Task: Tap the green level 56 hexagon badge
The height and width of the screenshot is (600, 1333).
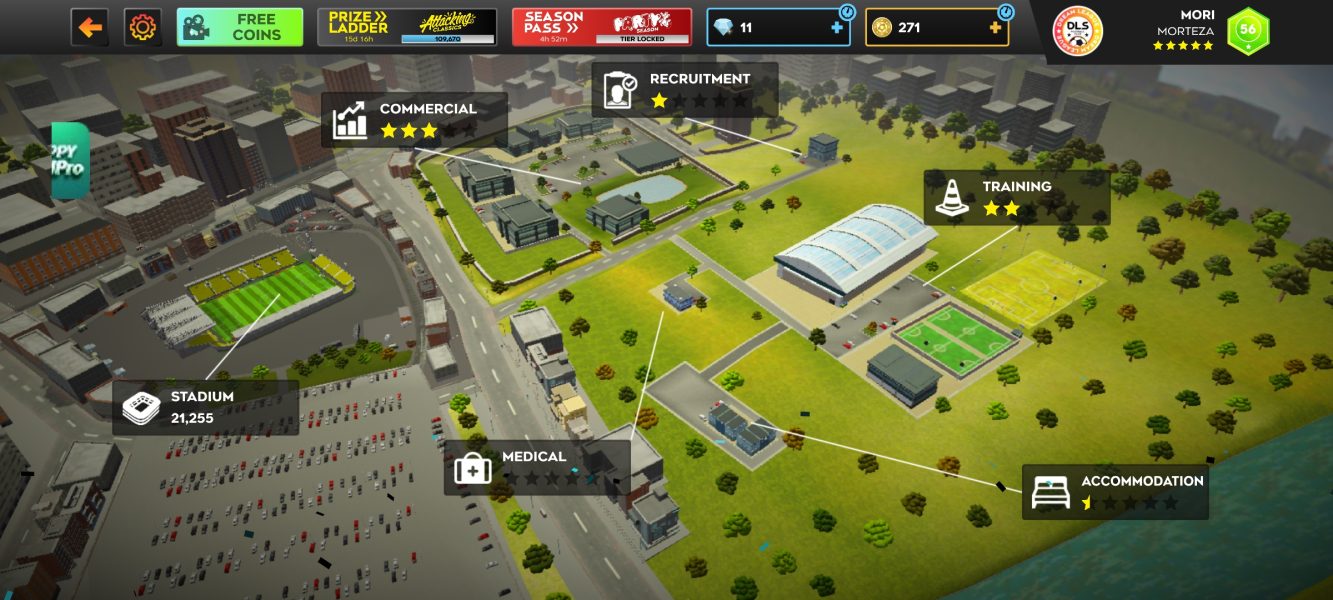Action: click(1248, 31)
